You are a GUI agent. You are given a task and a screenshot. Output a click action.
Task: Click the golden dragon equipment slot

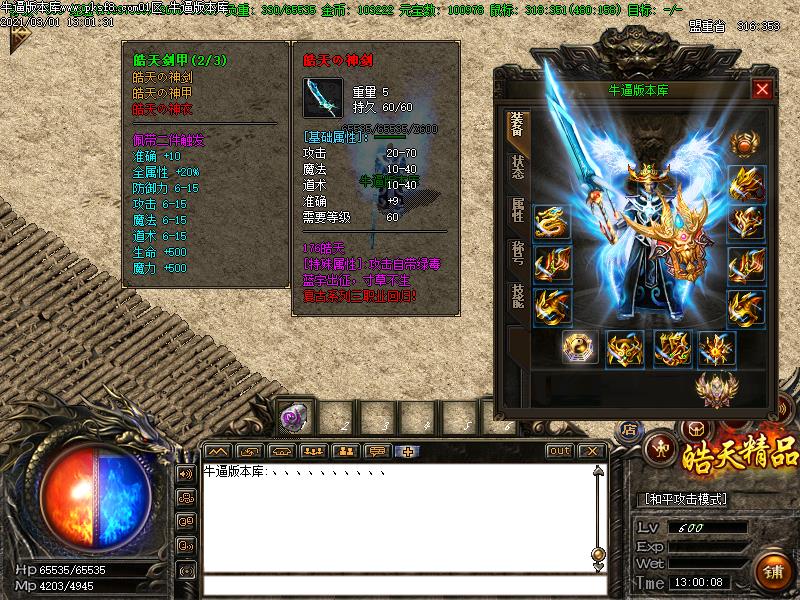[552, 222]
